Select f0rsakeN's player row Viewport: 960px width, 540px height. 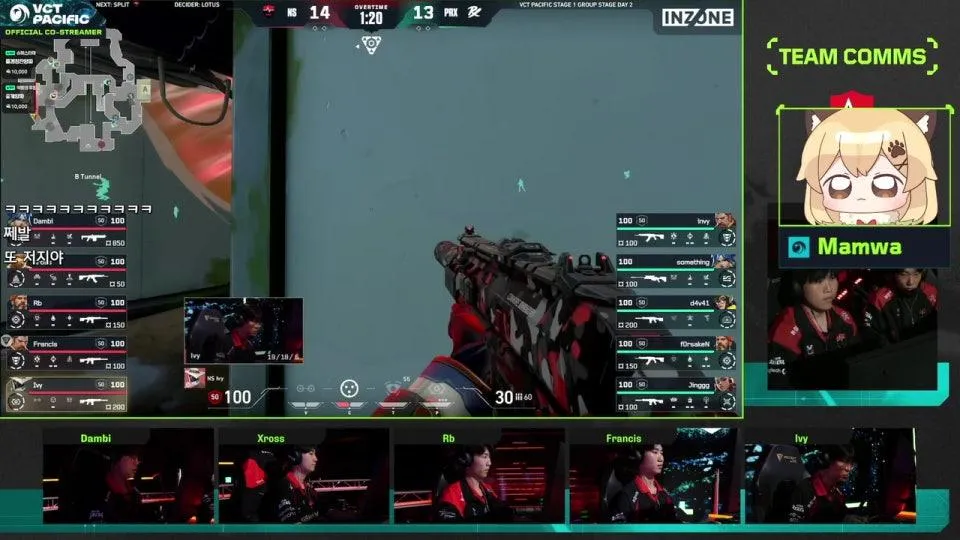[676, 353]
